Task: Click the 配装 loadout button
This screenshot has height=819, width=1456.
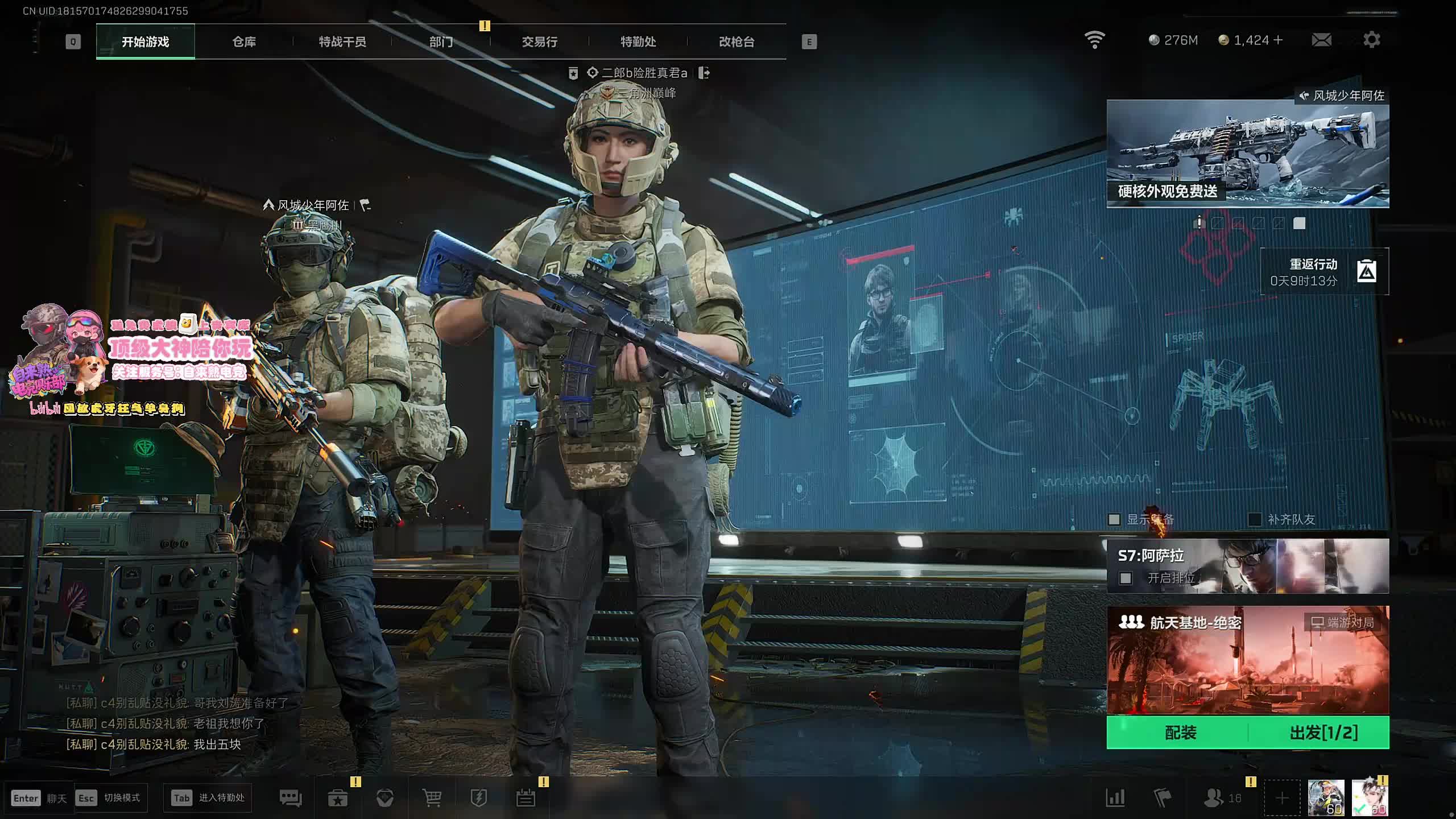Action: point(1180,733)
